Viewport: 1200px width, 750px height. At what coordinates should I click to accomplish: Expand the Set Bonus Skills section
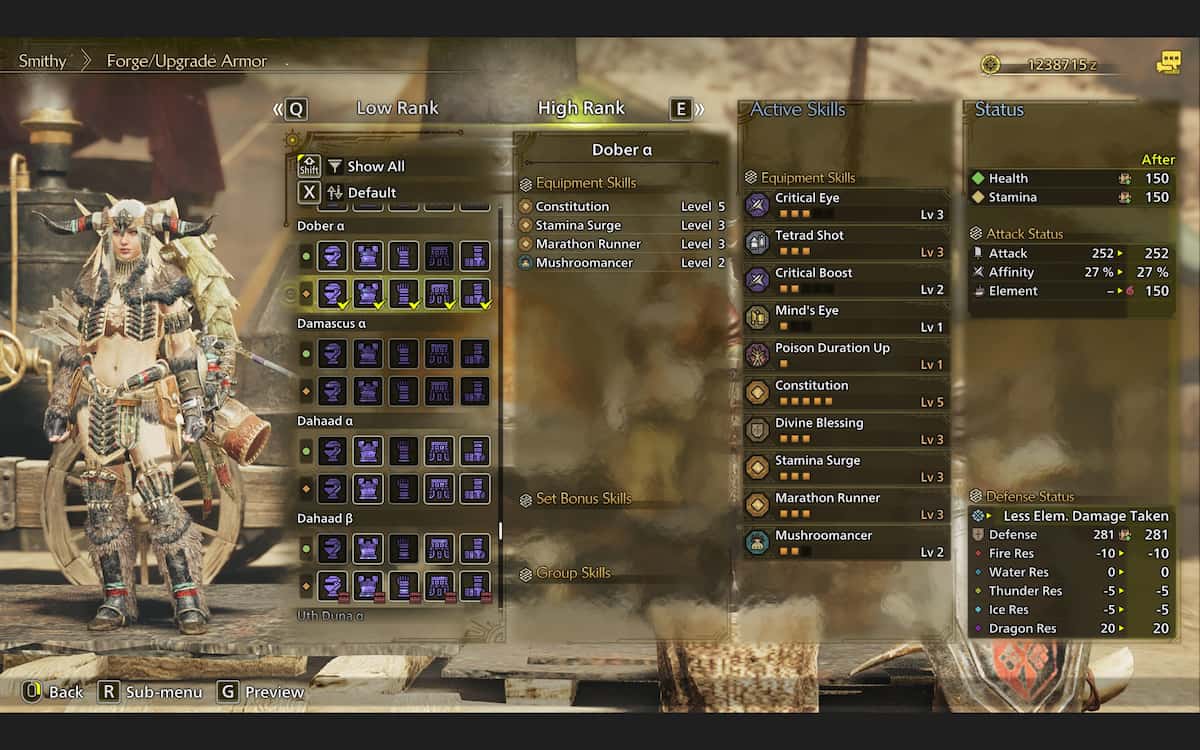tap(584, 499)
